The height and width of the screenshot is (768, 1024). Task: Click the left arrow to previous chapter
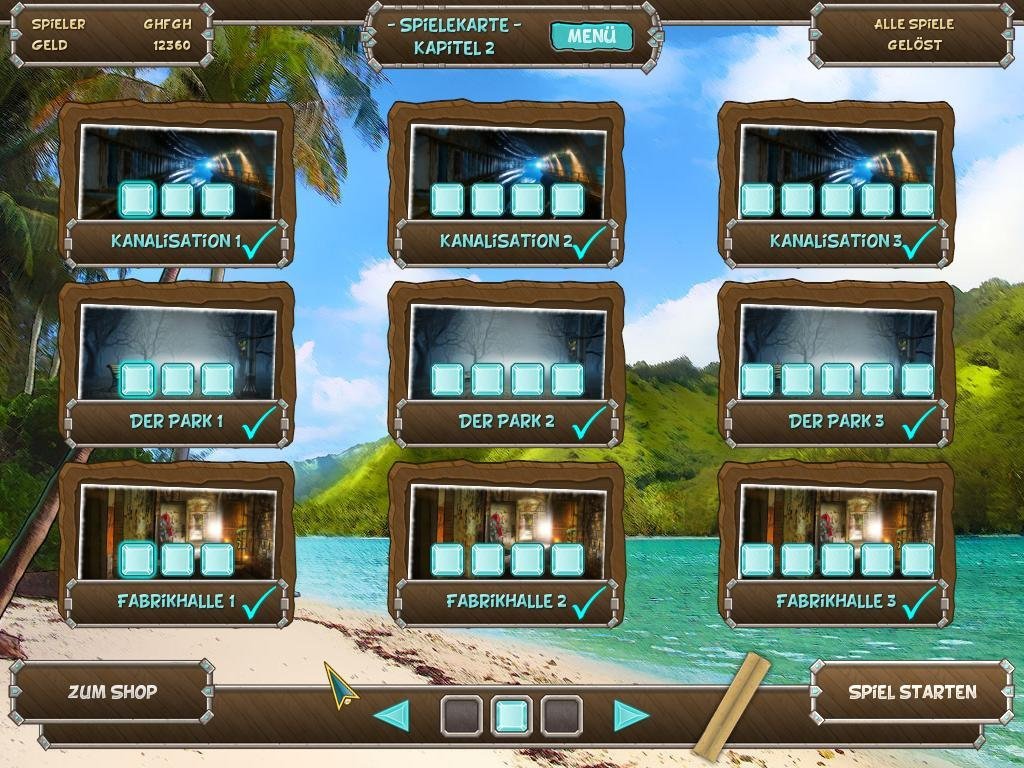(391, 716)
